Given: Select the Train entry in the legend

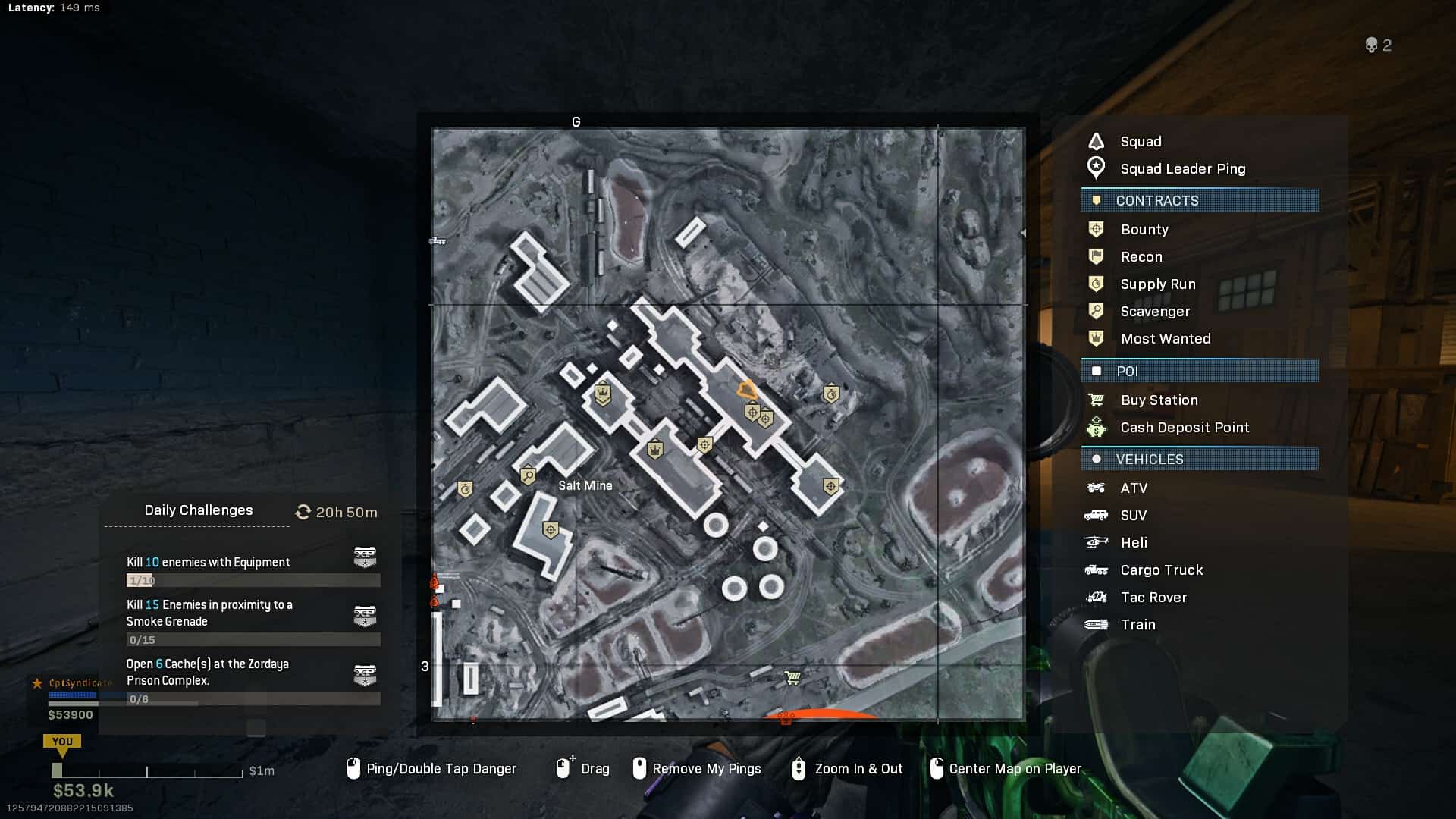Looking at the screenshot, I should (1137, 624).
